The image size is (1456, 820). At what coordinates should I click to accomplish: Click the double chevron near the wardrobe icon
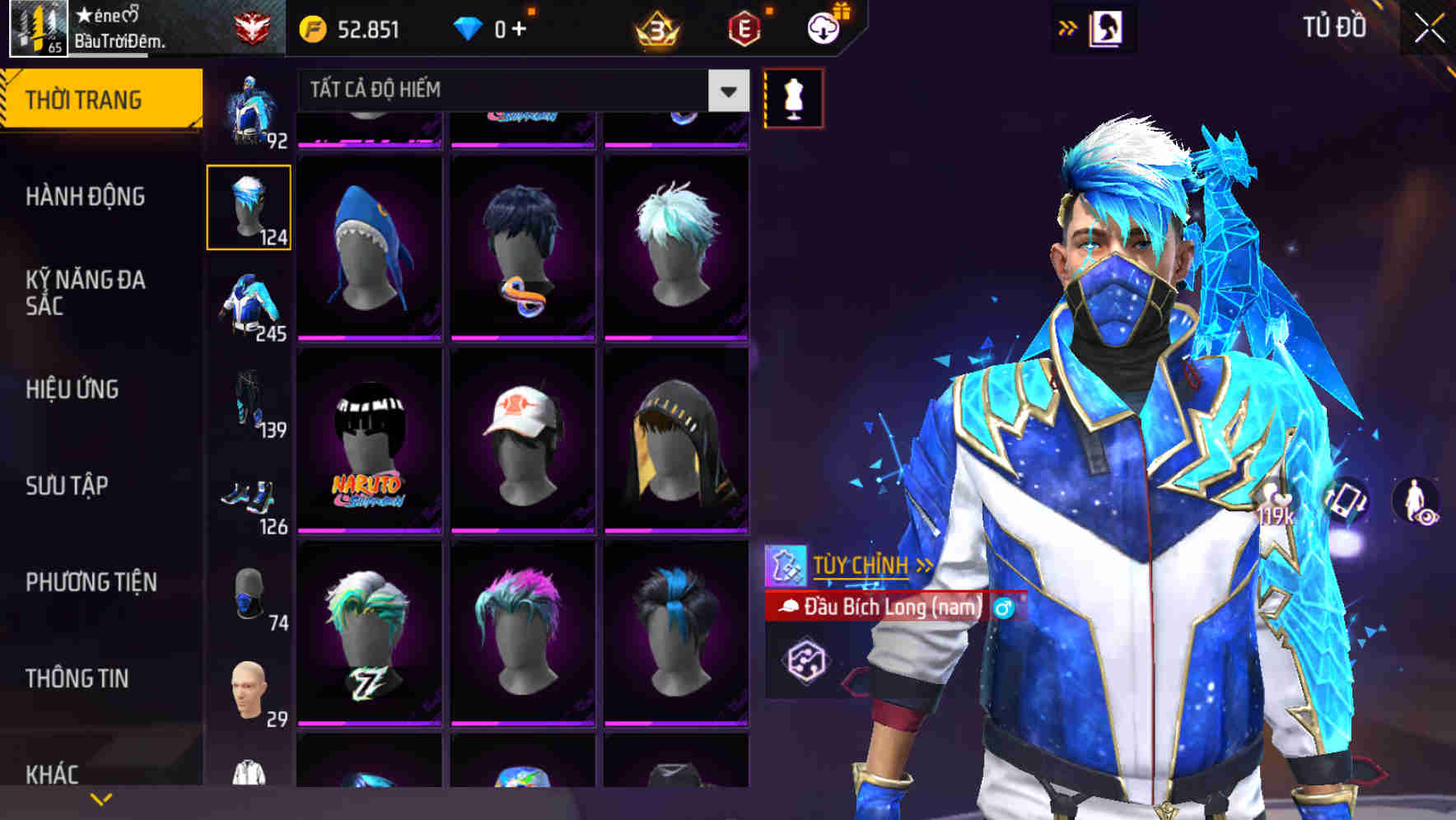[x=1068, y=26]
